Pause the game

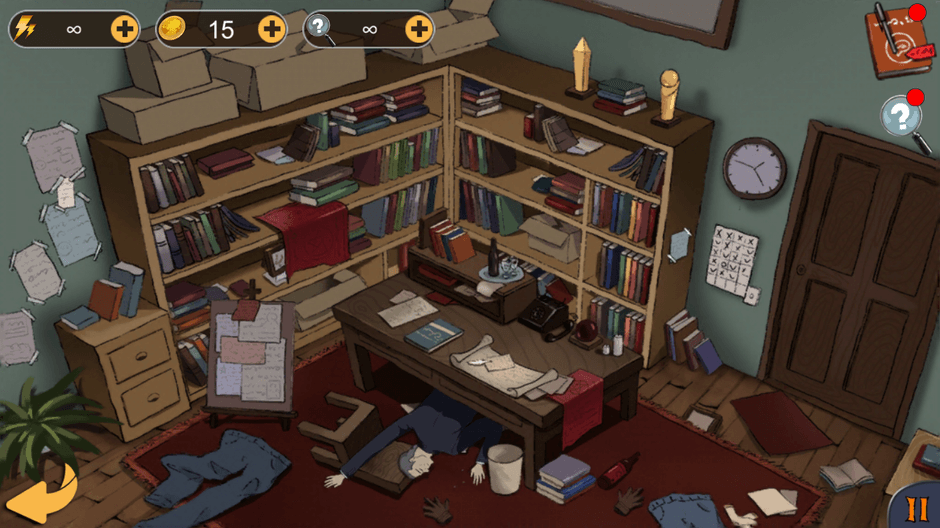pos(915,507)
